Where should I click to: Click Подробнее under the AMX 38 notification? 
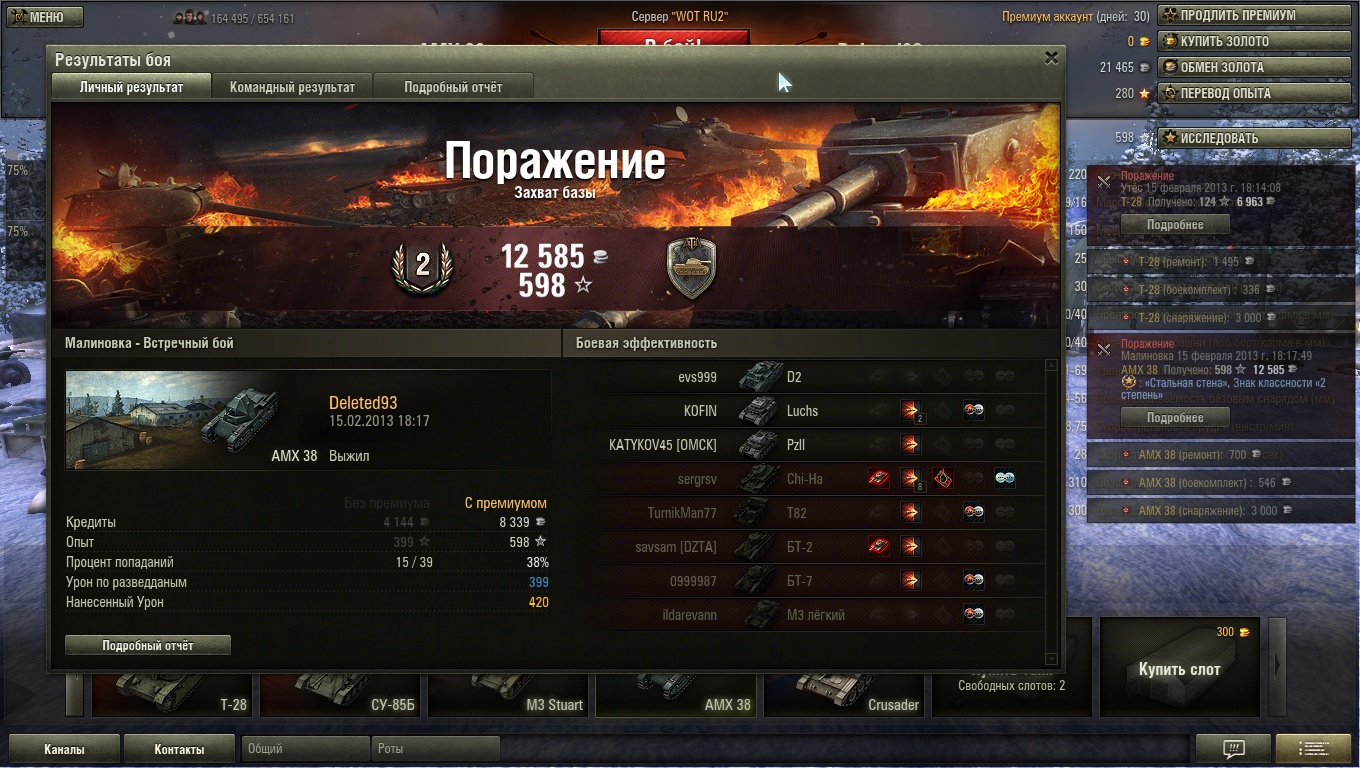[1175, 417]
